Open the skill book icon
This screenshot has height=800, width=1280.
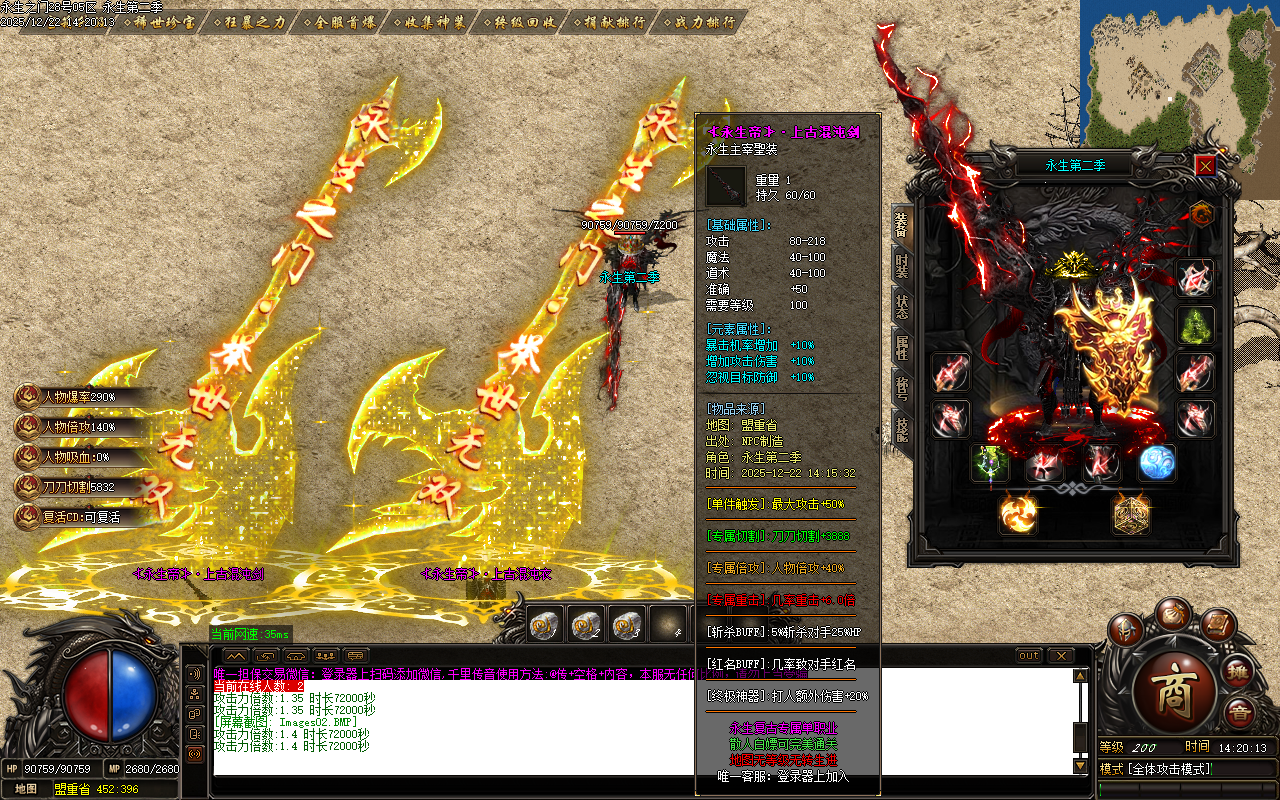point(1215,626)
